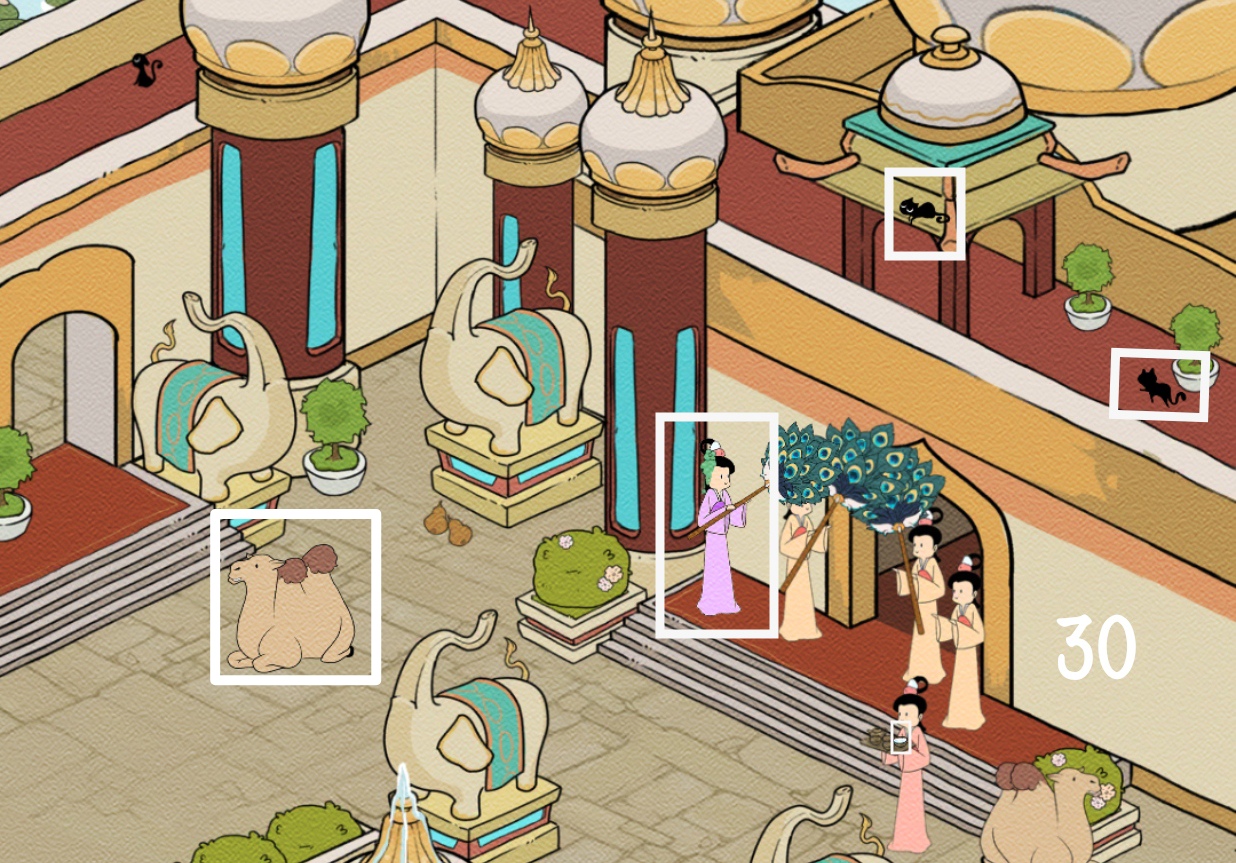Select the boxed black cat lying under the pavilion
1236x863 pixels.
tap(924, 213)
